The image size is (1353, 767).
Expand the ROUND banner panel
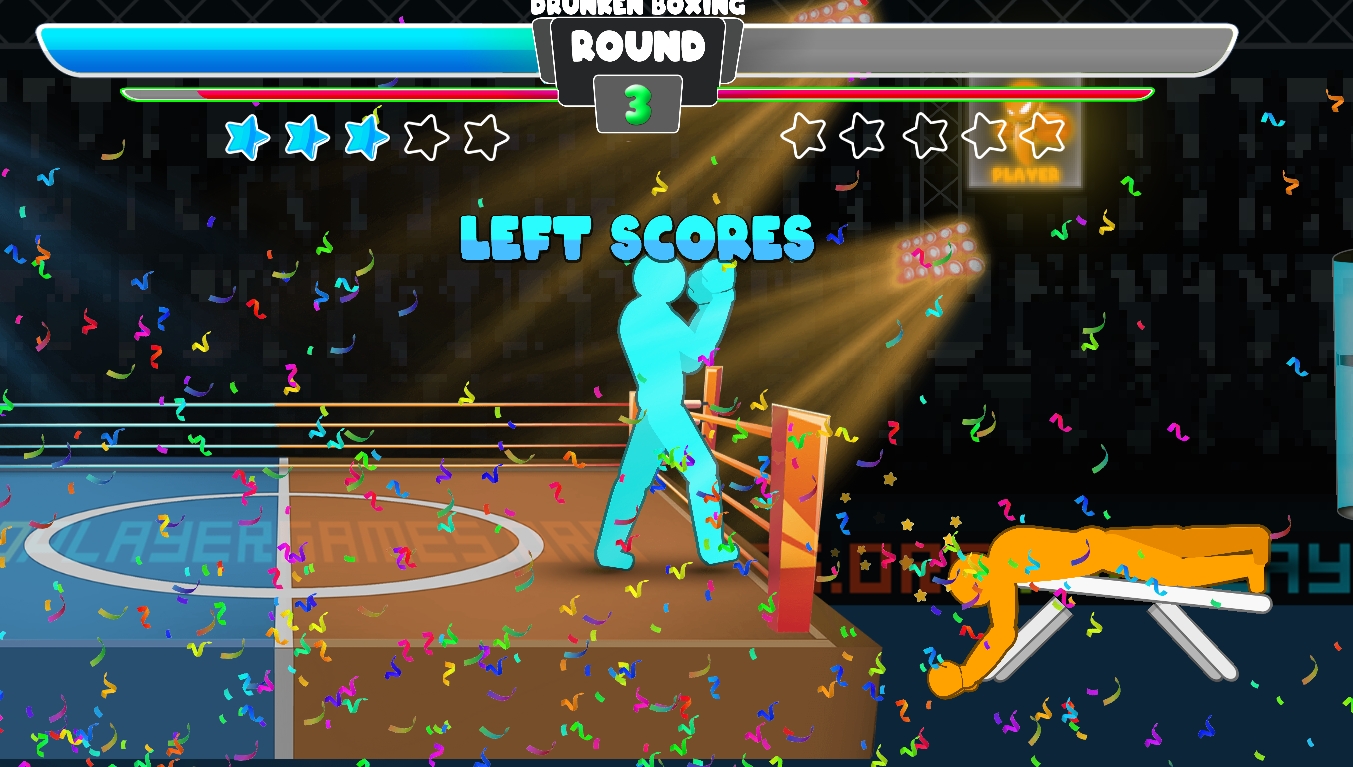(640, 60)
